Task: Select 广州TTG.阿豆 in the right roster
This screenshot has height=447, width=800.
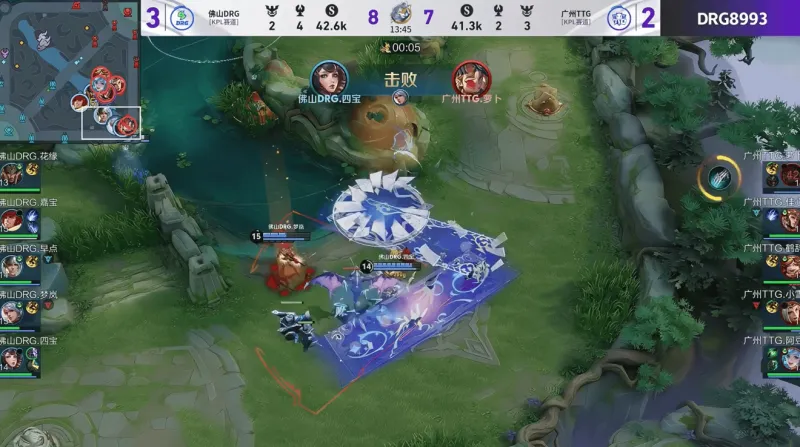Action: click(x=780, y=357)
